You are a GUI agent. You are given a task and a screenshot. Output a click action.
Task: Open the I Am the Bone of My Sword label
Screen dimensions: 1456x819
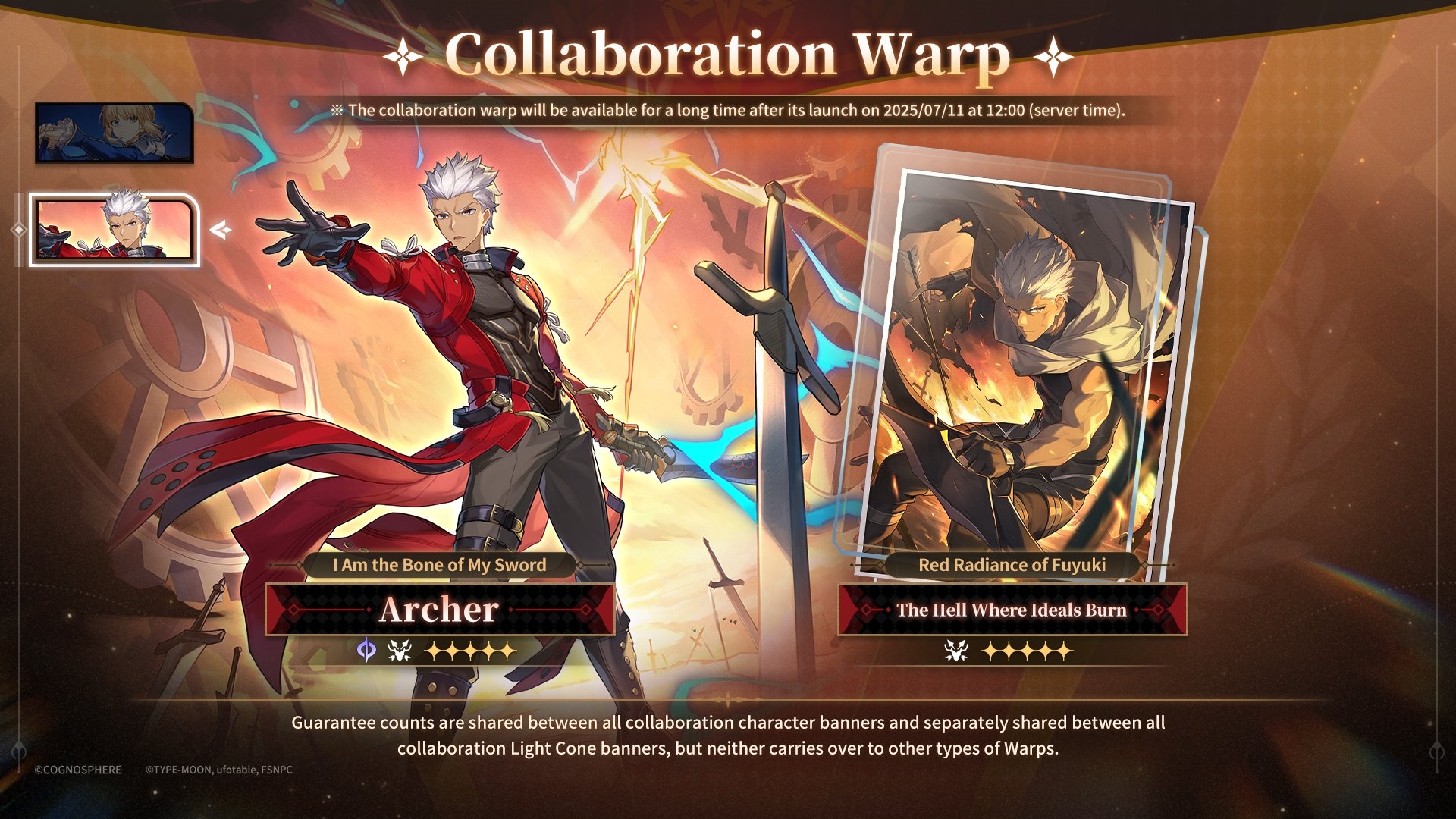coord(440,565)
